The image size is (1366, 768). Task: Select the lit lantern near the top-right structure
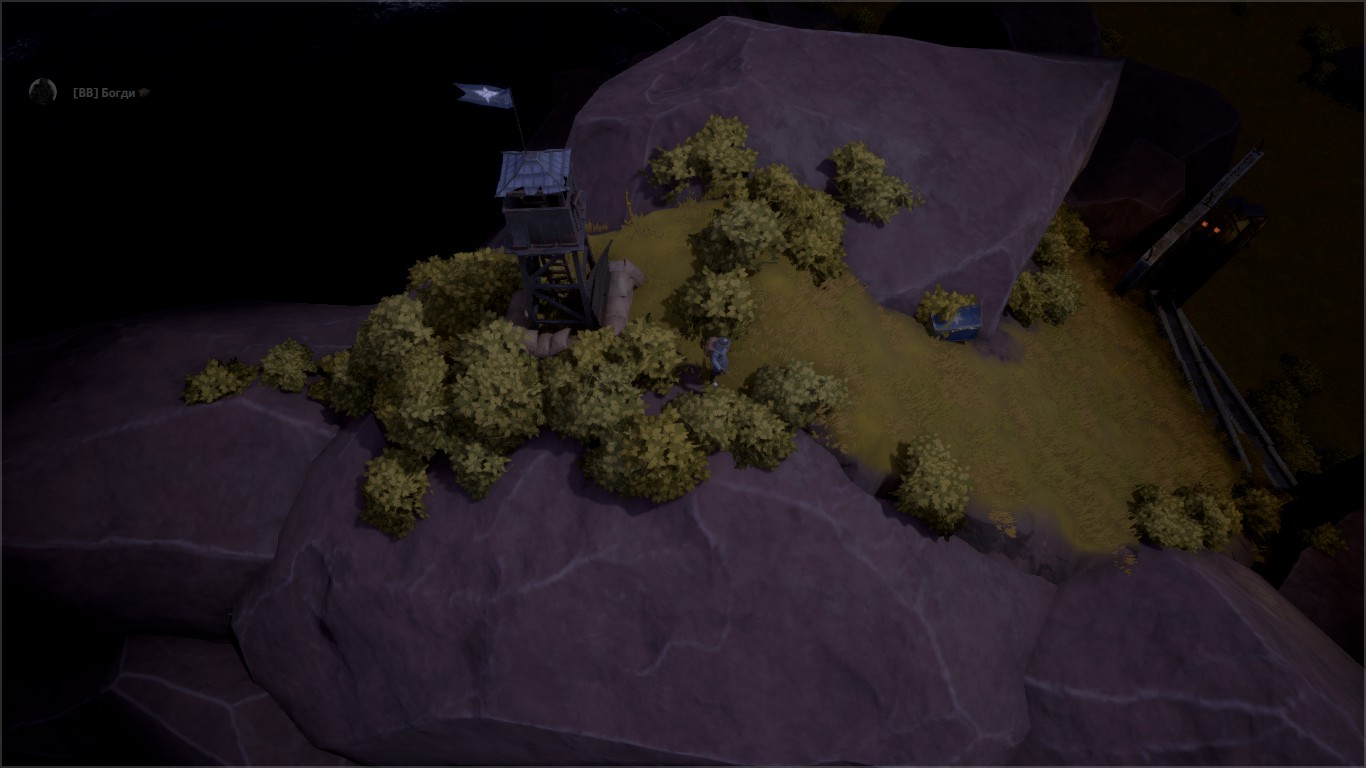coord(1204,224)
